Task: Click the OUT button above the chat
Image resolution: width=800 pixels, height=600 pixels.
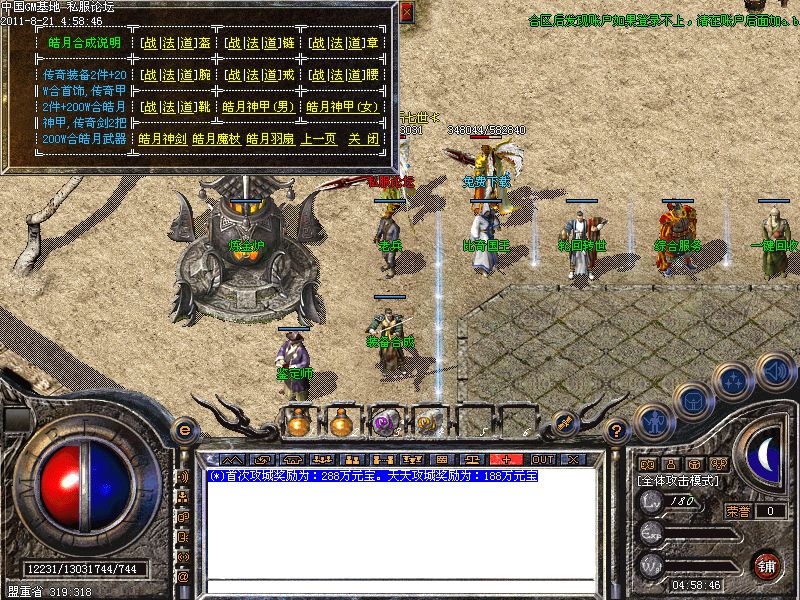Action: [x=542, y=459]
